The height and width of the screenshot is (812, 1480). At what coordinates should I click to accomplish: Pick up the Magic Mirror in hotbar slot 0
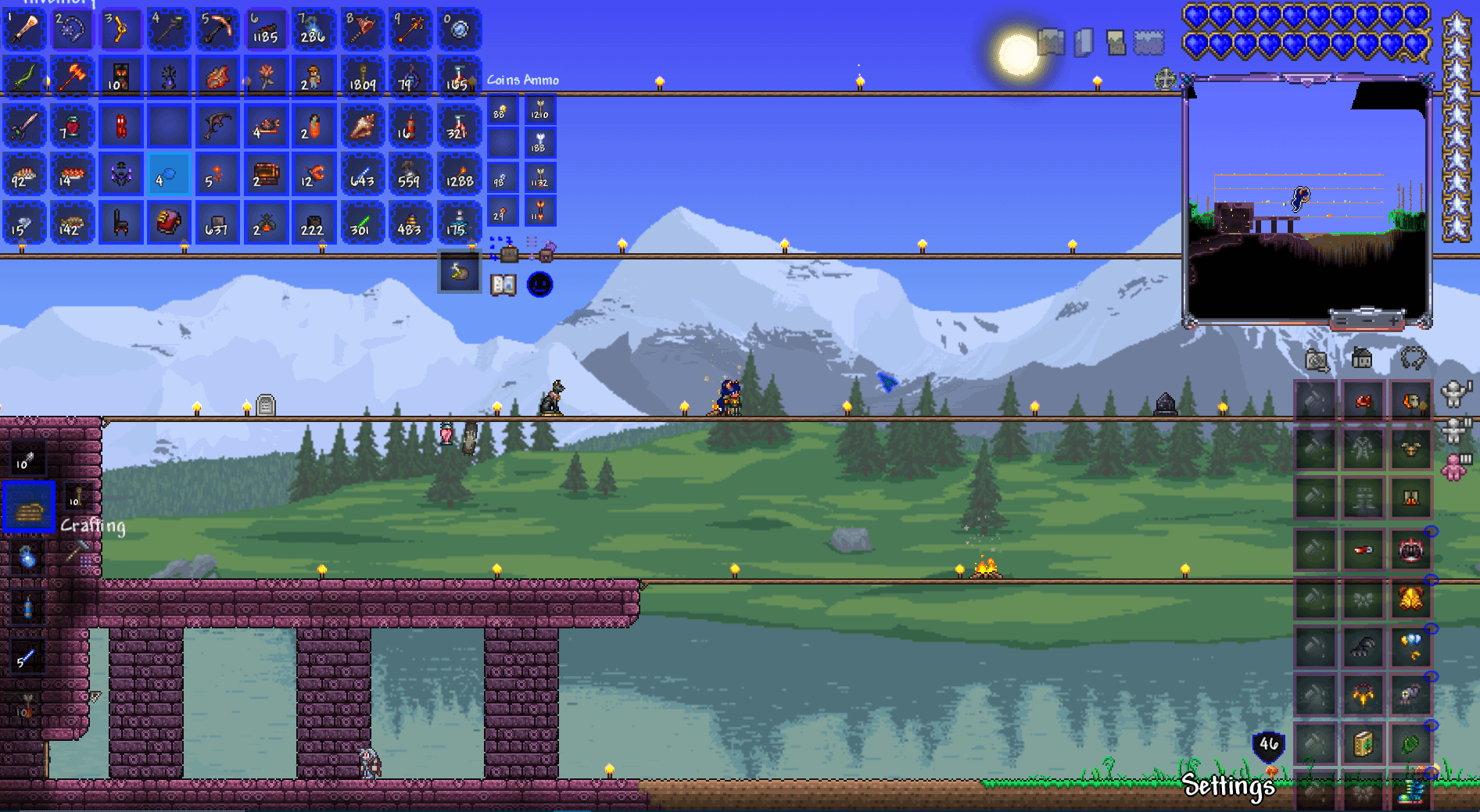point(459,30)
